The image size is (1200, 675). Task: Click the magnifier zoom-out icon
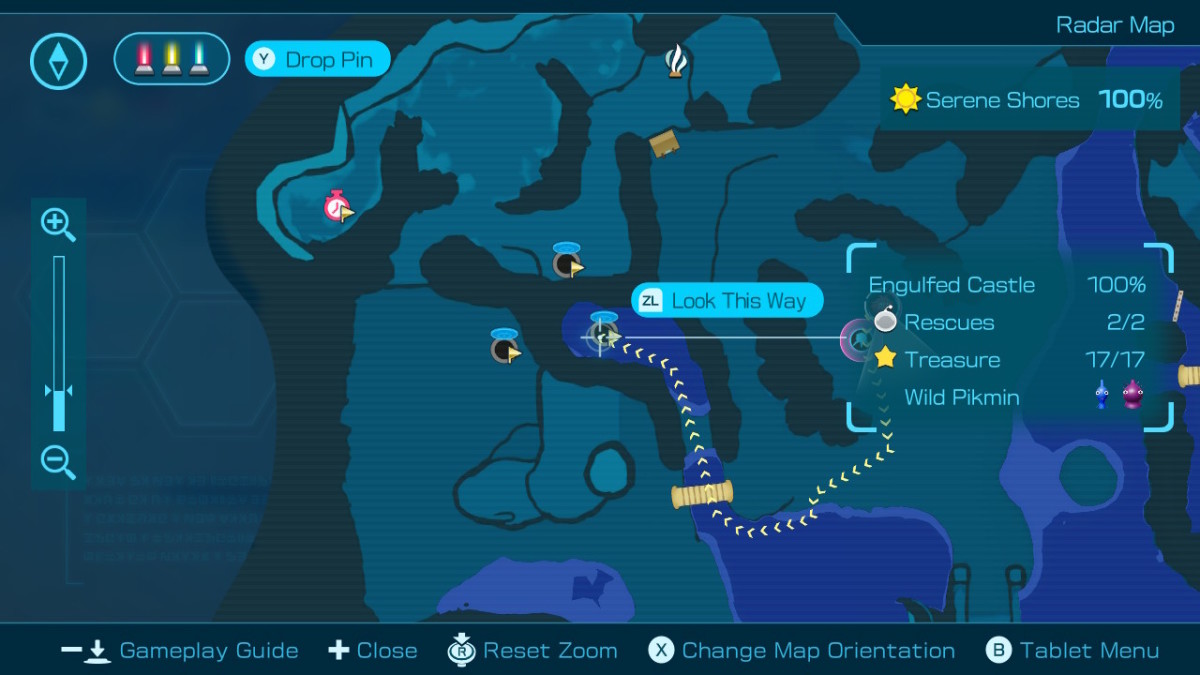(x=57, y=462)
